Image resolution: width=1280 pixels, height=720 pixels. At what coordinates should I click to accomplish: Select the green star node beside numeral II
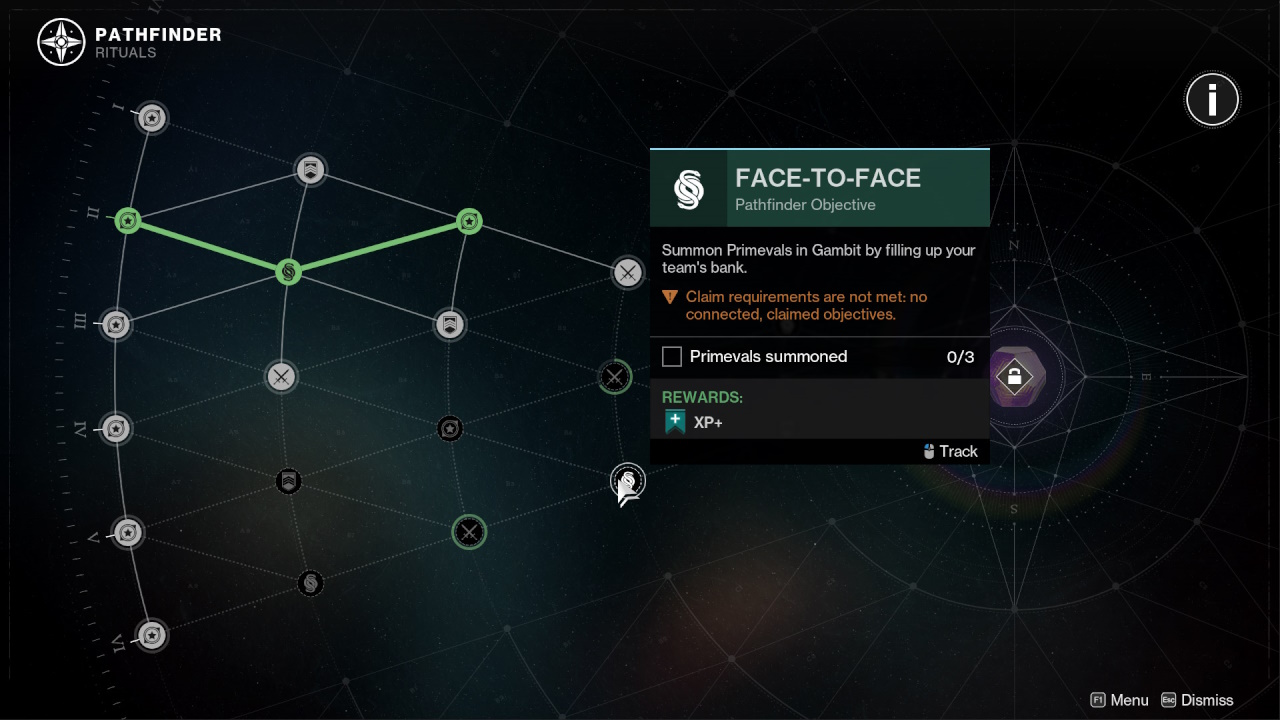[127, 220]
